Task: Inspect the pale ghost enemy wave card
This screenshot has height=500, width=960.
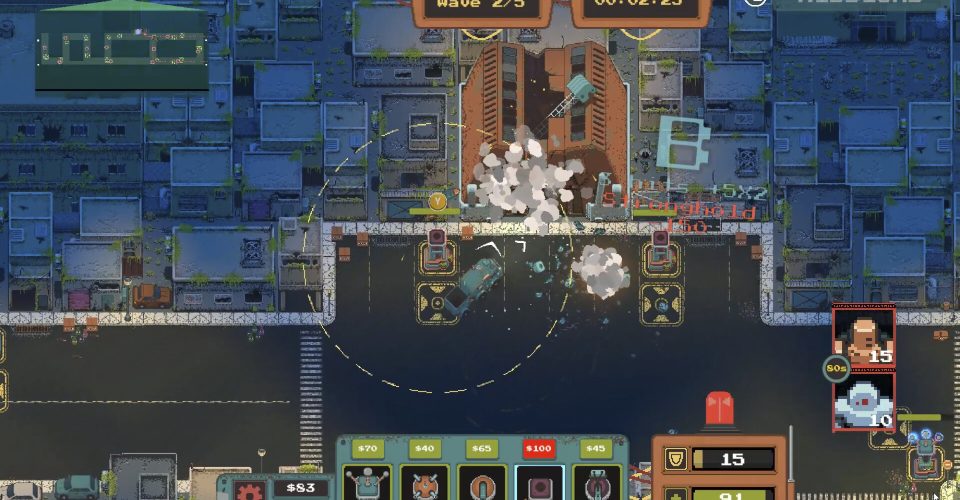Action: pyautogui.click(x=864, y=401)
